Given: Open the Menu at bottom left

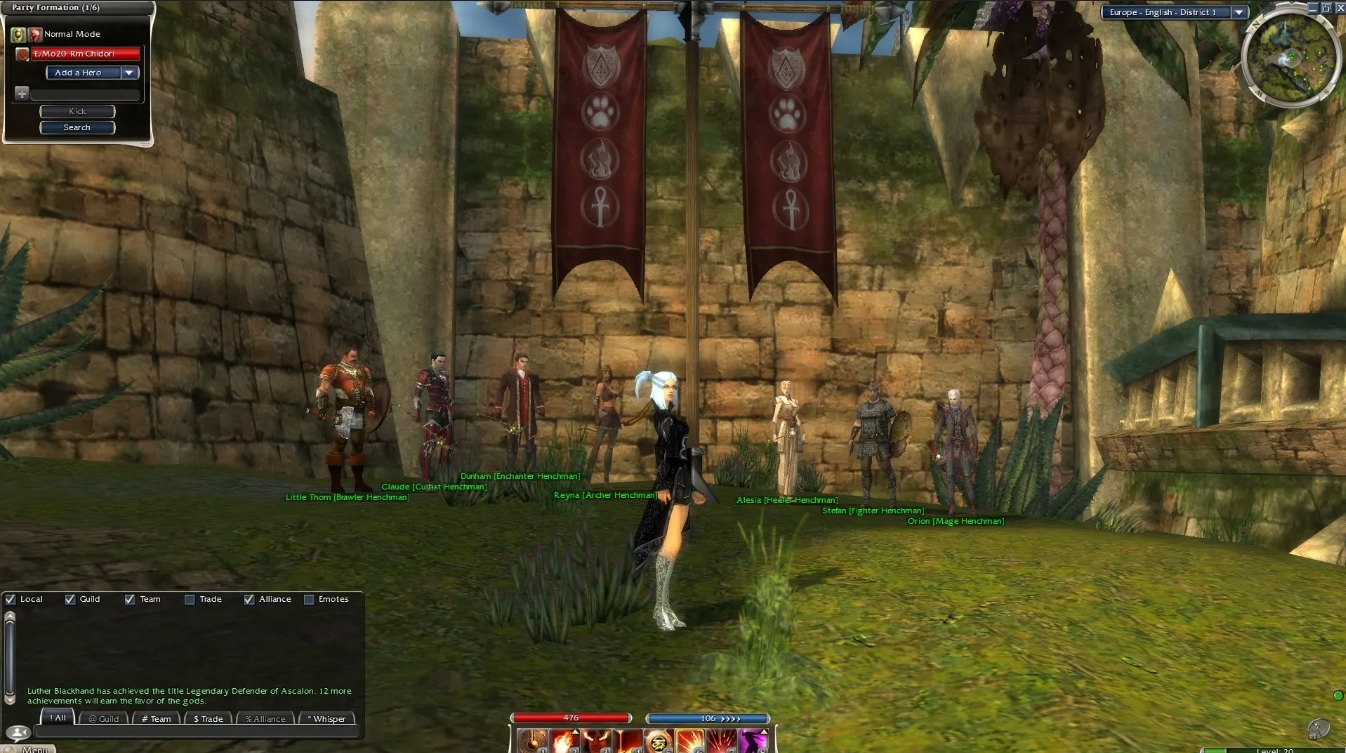Looking at the screenshot, I should 35,748.
